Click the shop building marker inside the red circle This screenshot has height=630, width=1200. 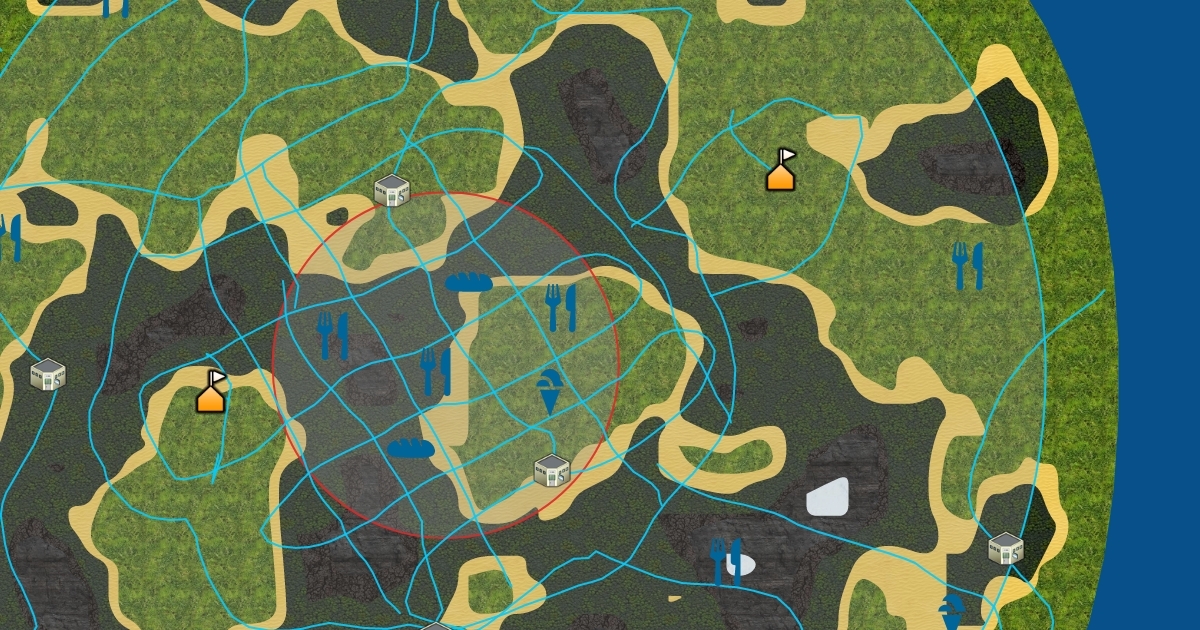click(x=551, y=469)
